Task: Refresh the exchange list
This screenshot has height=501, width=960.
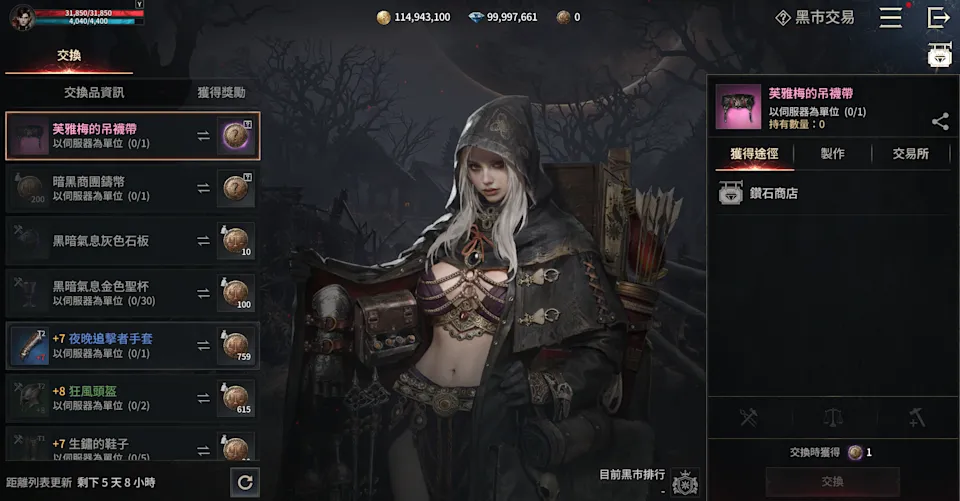Action: point(244,483)
